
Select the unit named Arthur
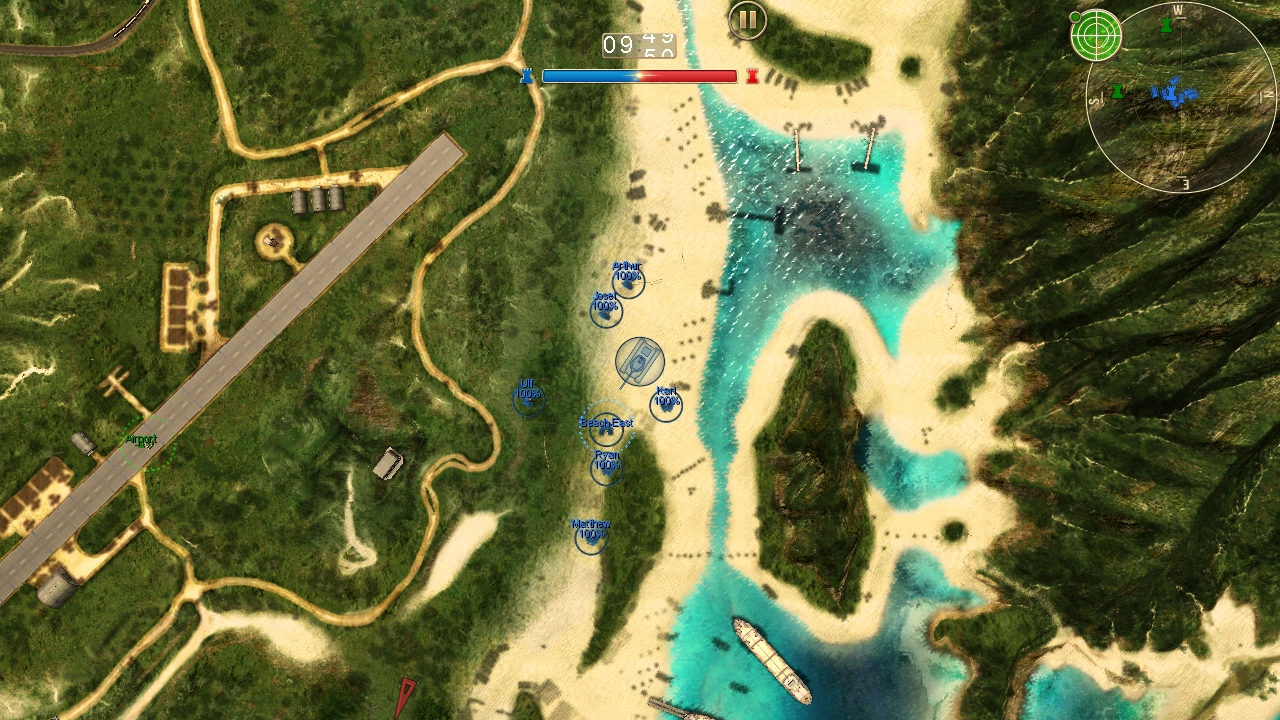click(628, 282)
